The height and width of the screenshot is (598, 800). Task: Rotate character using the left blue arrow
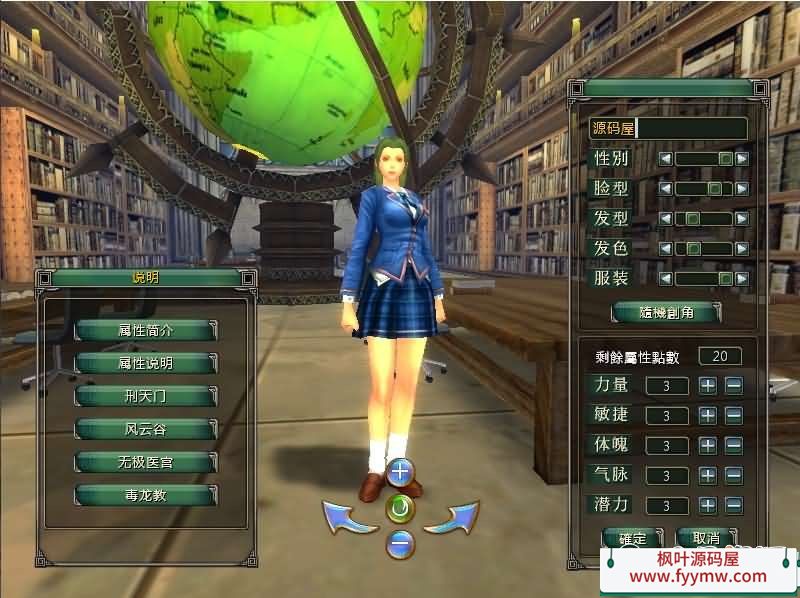click(347, 517)
